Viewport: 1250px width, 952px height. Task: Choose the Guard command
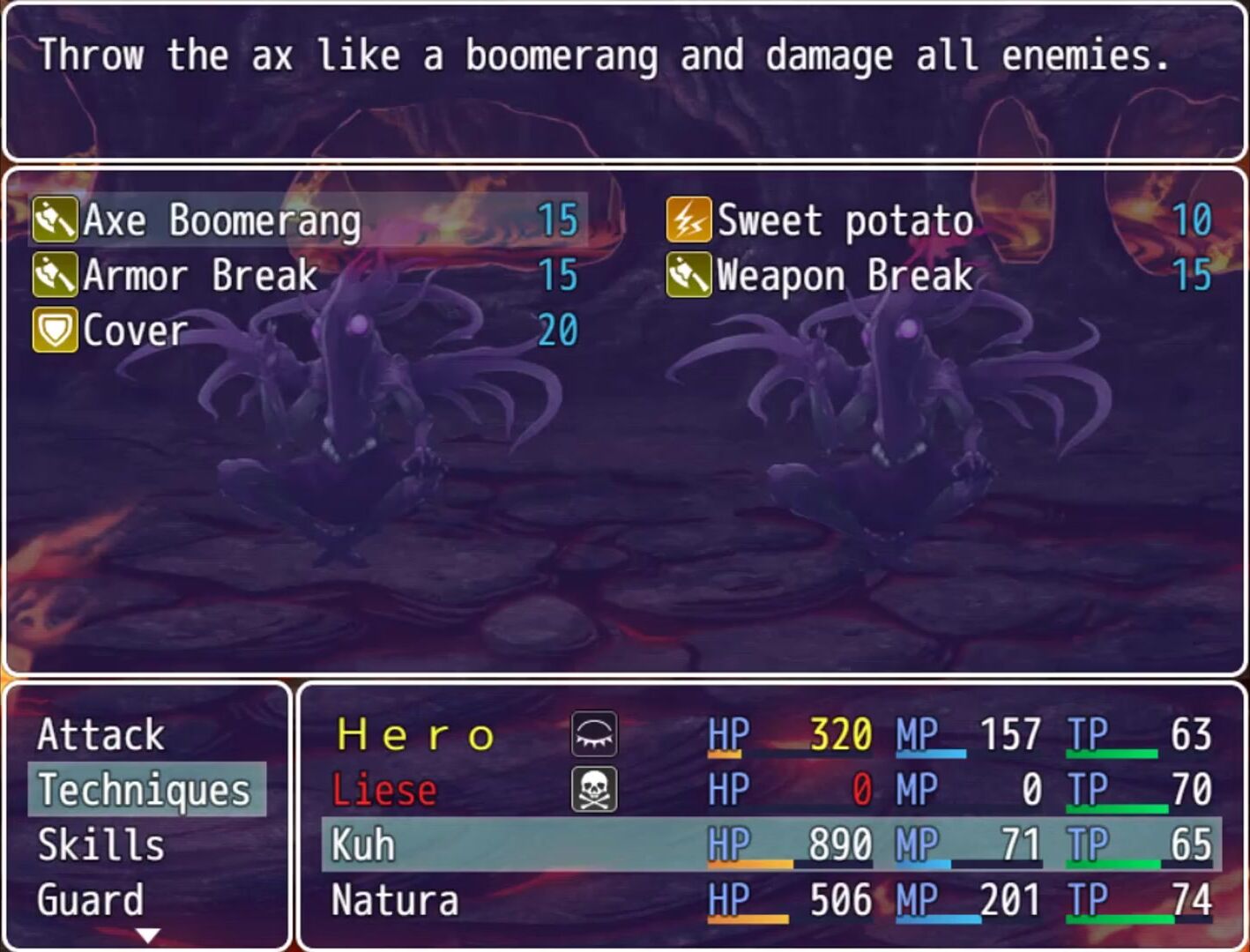pyautogui.click(x=90, y=900)
